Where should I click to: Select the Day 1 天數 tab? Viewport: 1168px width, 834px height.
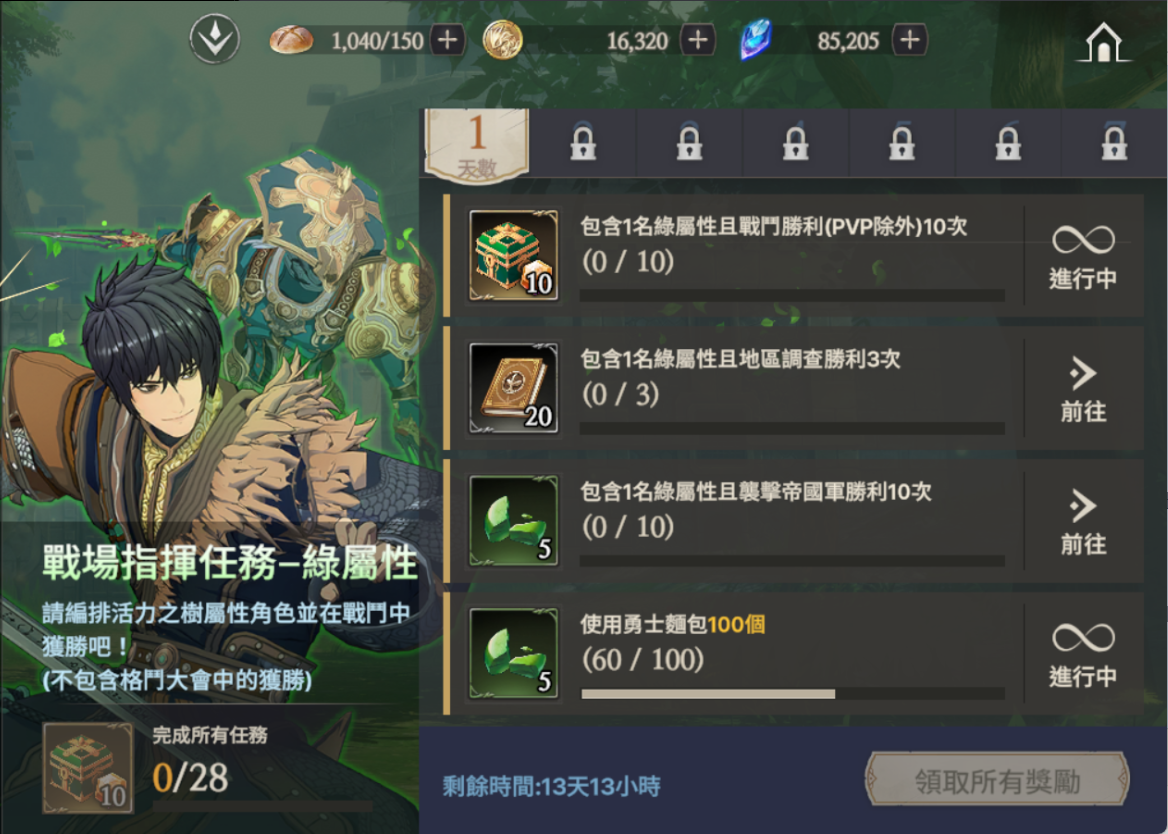(477, 144)
